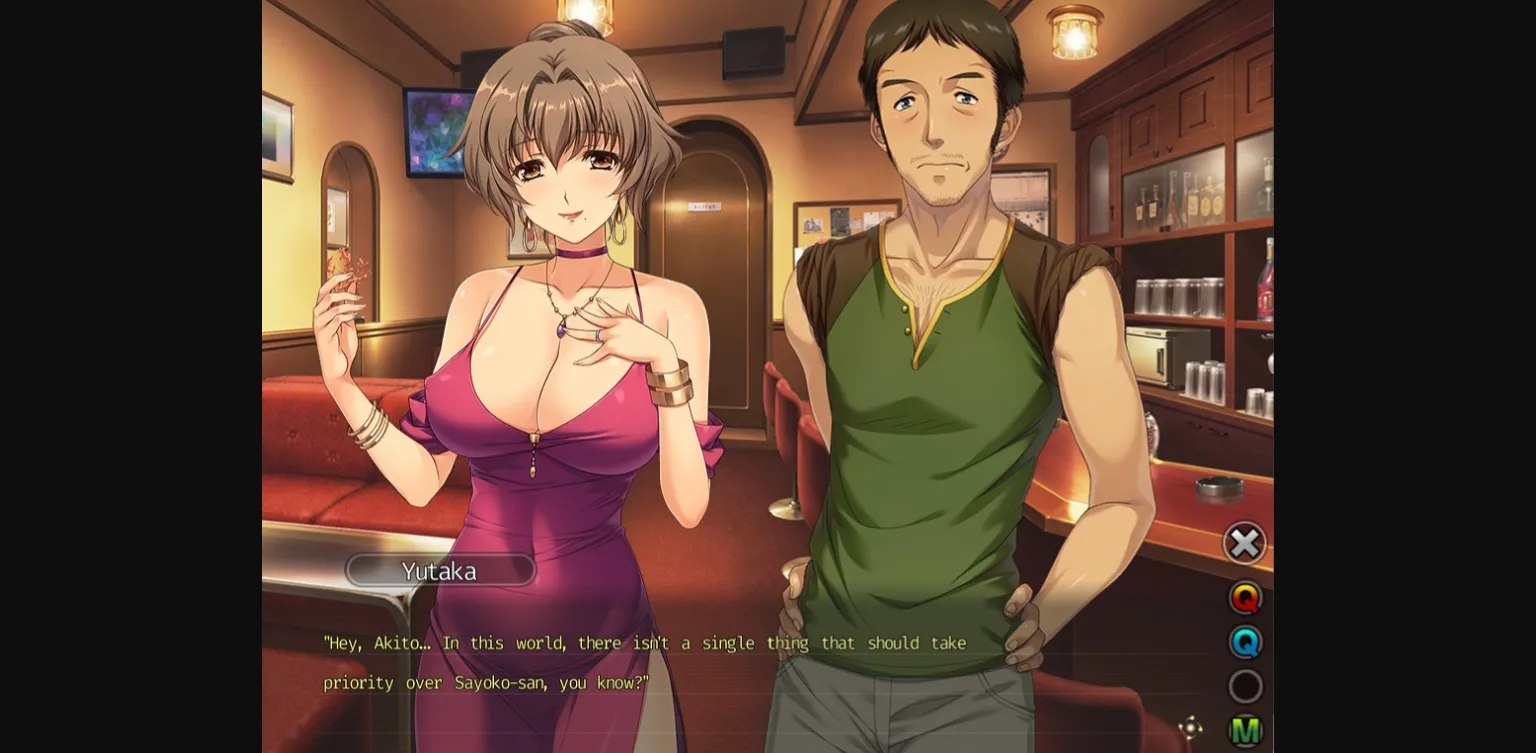Screen dimensions: 1536x753
Task: Advance the dialogue by clicking the text box
Action: [700, 663]
